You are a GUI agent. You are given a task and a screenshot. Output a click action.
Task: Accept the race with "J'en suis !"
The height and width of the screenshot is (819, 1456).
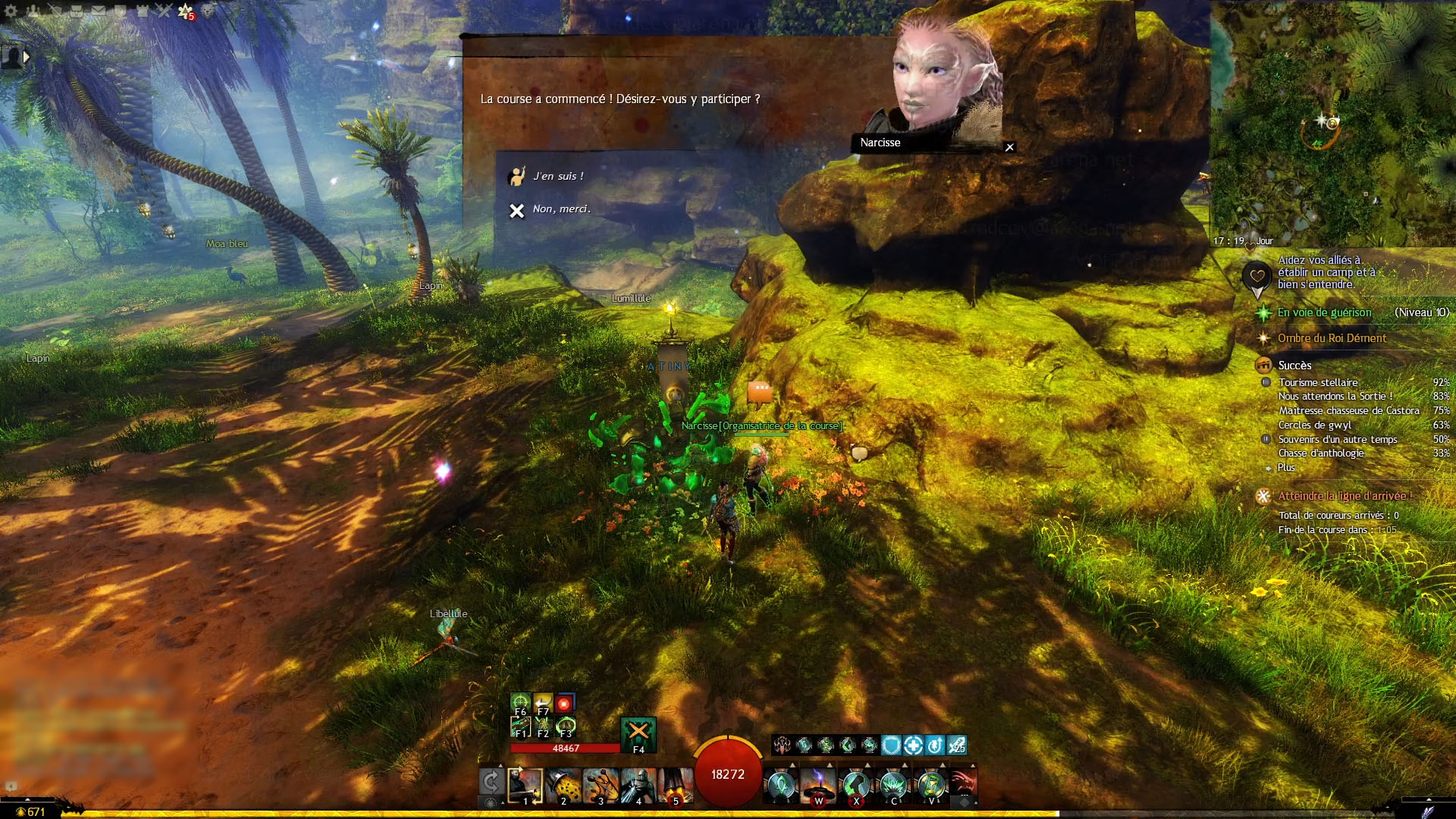coord(558,176)
